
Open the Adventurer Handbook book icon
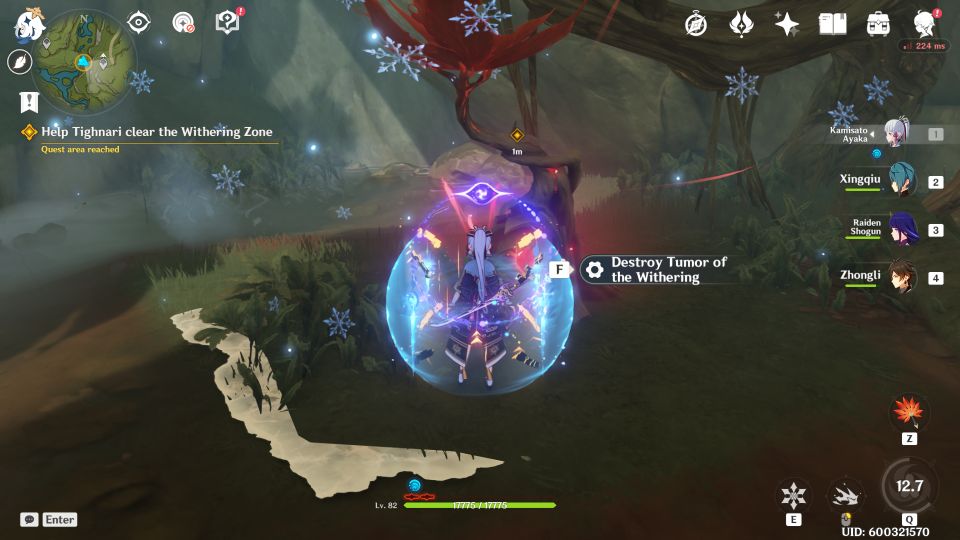(x=832, y=24)
